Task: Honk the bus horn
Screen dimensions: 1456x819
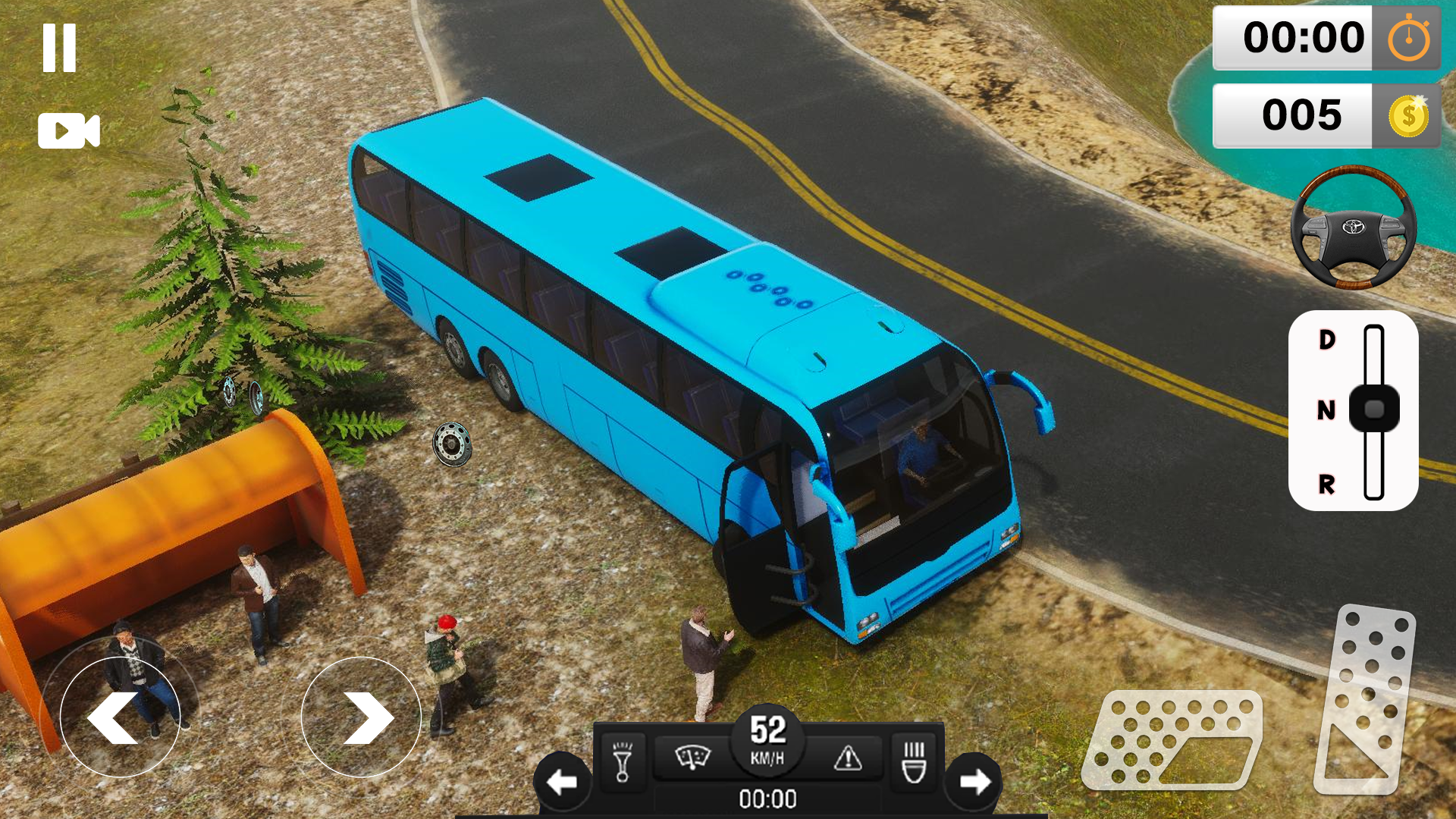Action: click(622, 762)
